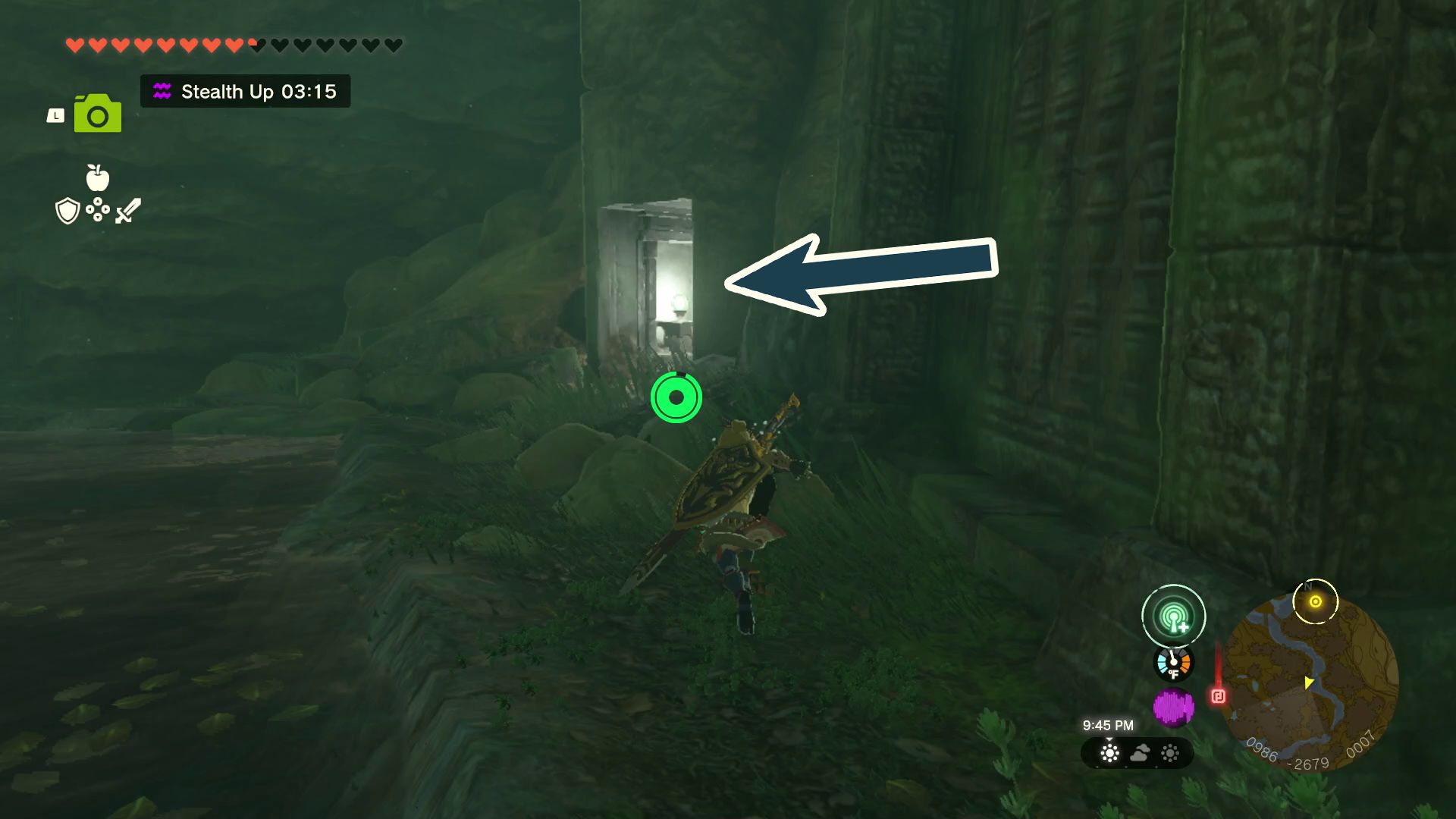Click the Stealth Up buff icon
Viewport: 1456px width, 819px height.
(162, 92)
